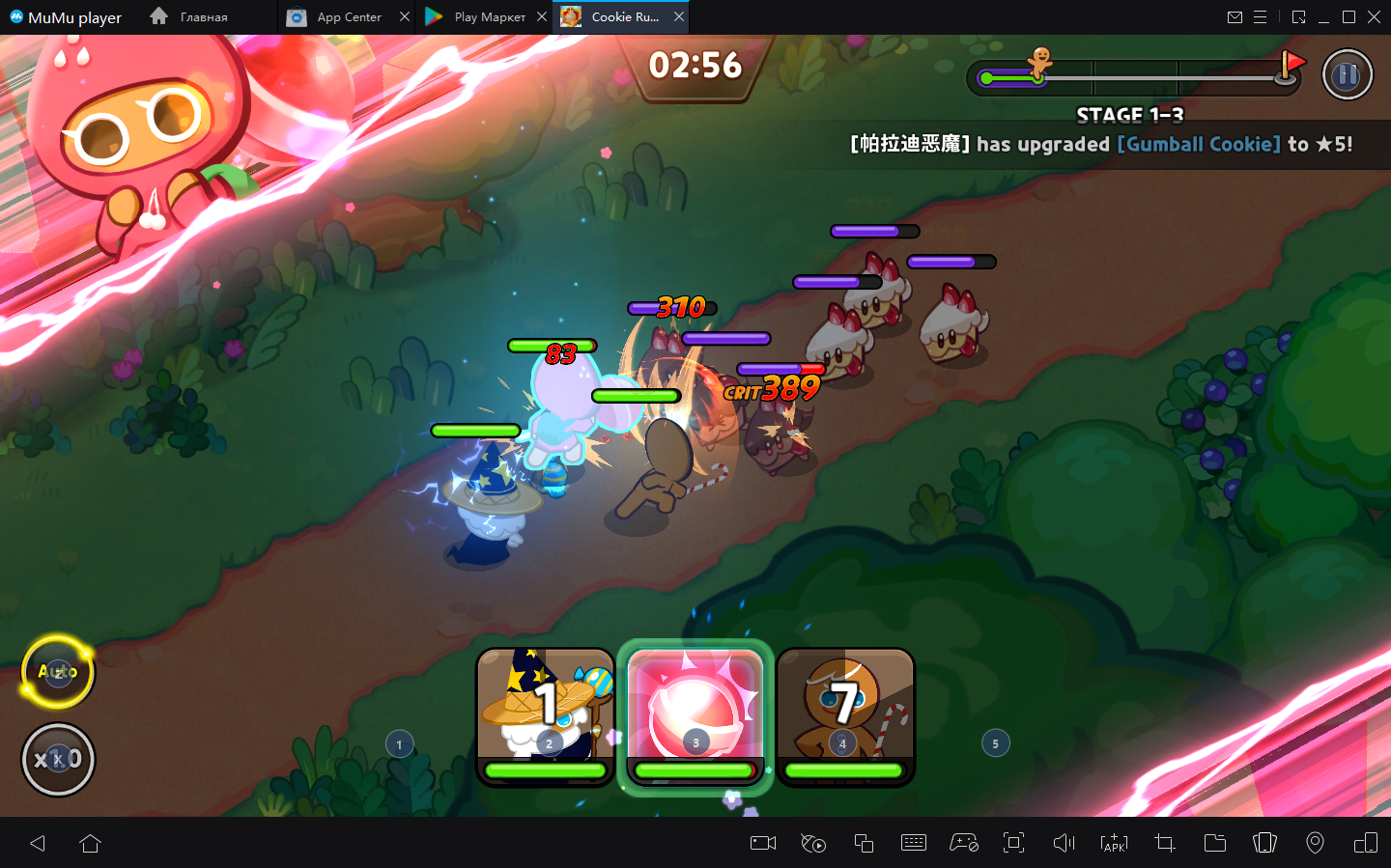Image resolution: width=1391 pixels, height=868 pixels.
Task: Toggle the Auto battle button
Action: click(x=58, y=671)
